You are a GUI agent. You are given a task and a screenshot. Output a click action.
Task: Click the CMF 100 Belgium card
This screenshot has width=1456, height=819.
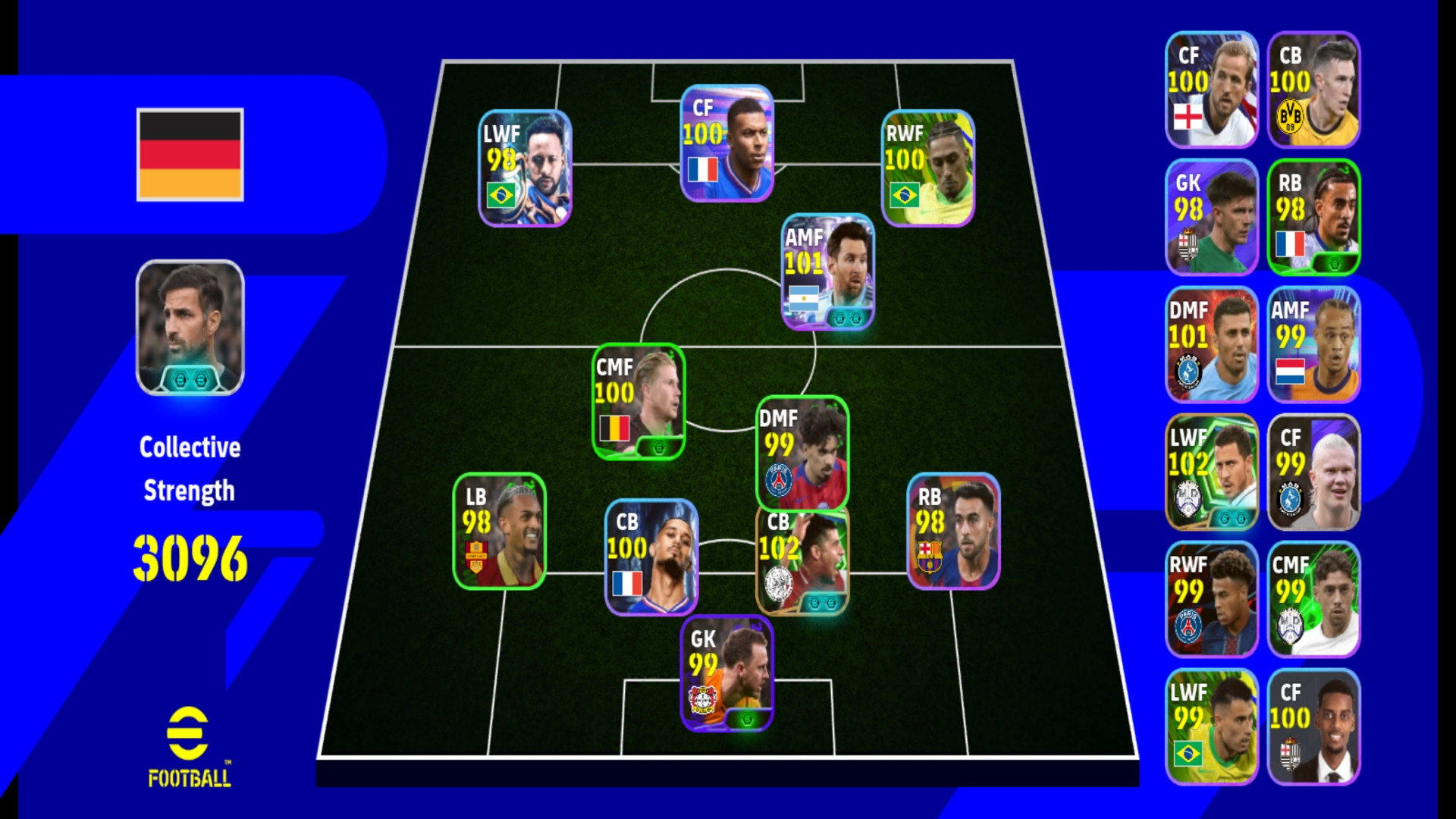click(638, 402)
